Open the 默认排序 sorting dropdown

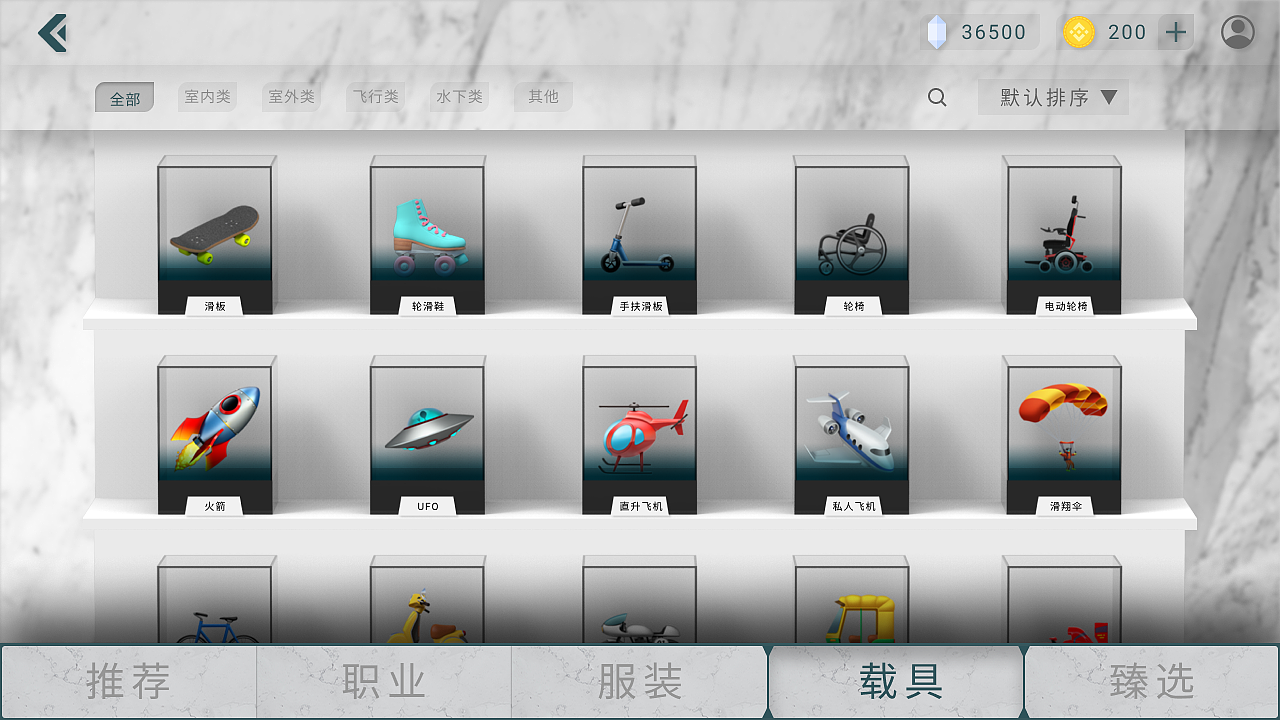(1053, 96)
